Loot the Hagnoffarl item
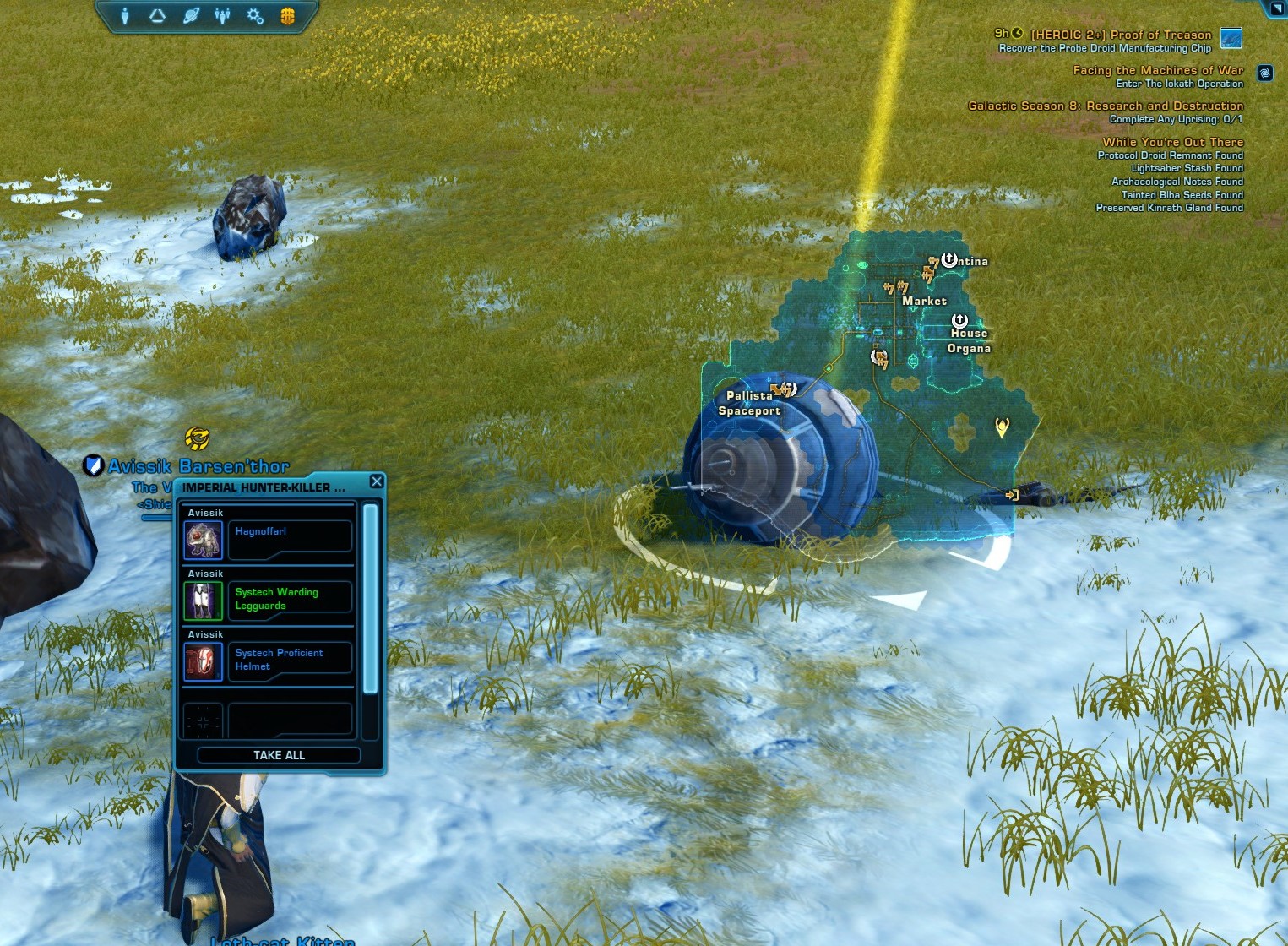Screen dimensions: 1288x946 coord(203,540)
